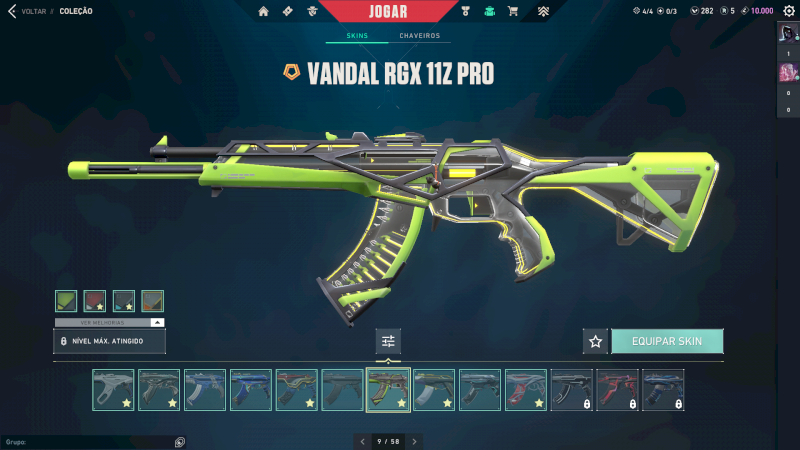800x450 pixels.
Task: Equip the skin with Equipar Skin
Action: 667,341
